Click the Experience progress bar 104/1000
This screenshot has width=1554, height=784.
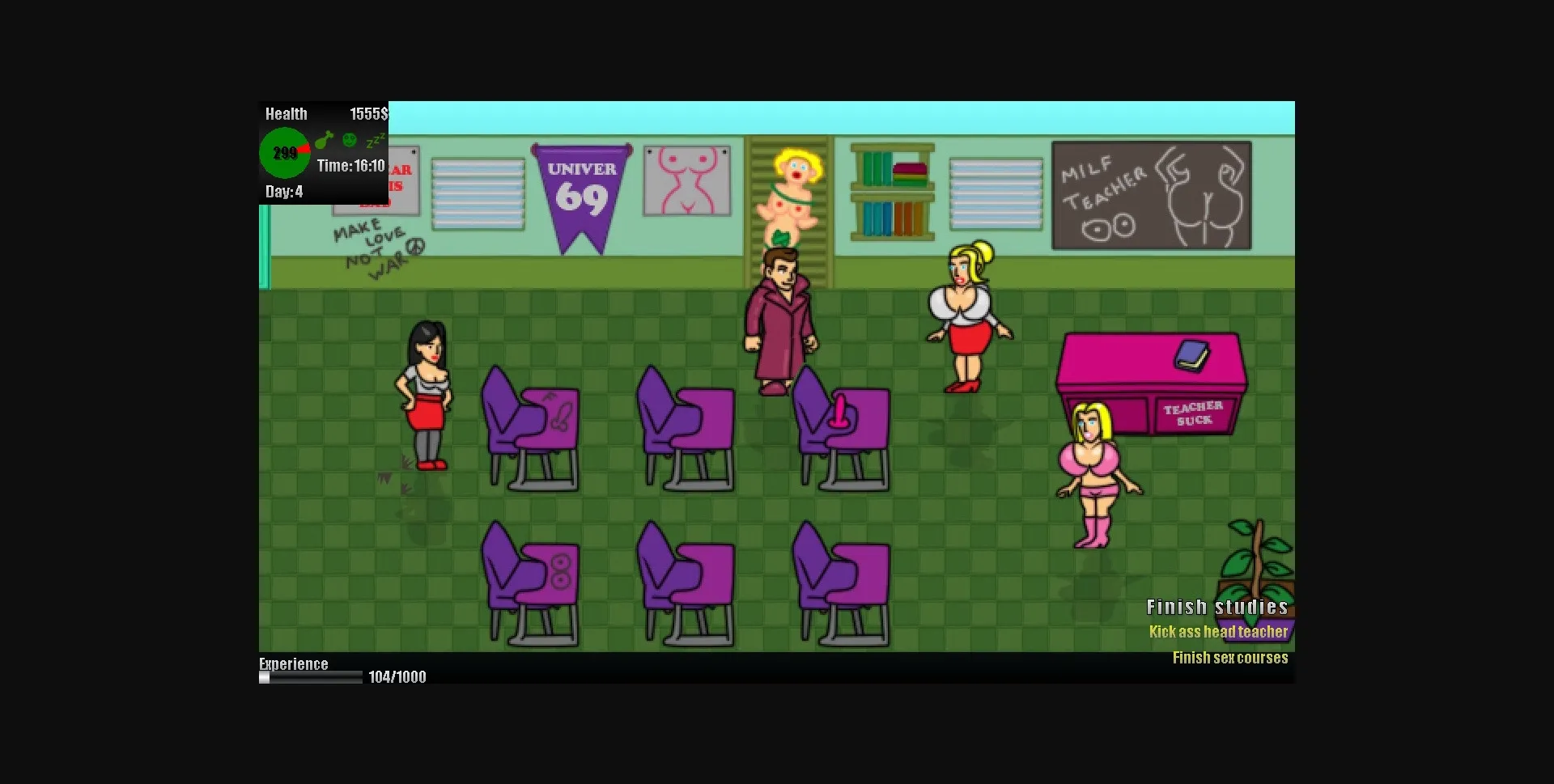point(312,677)
